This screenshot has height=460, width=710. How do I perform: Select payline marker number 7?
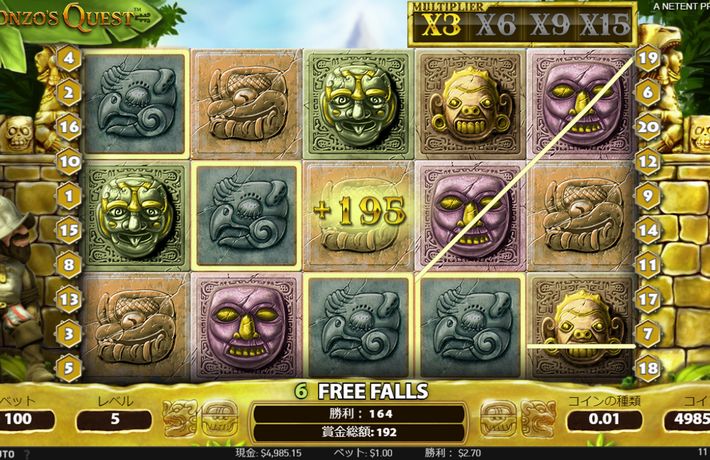pos(647,332)
